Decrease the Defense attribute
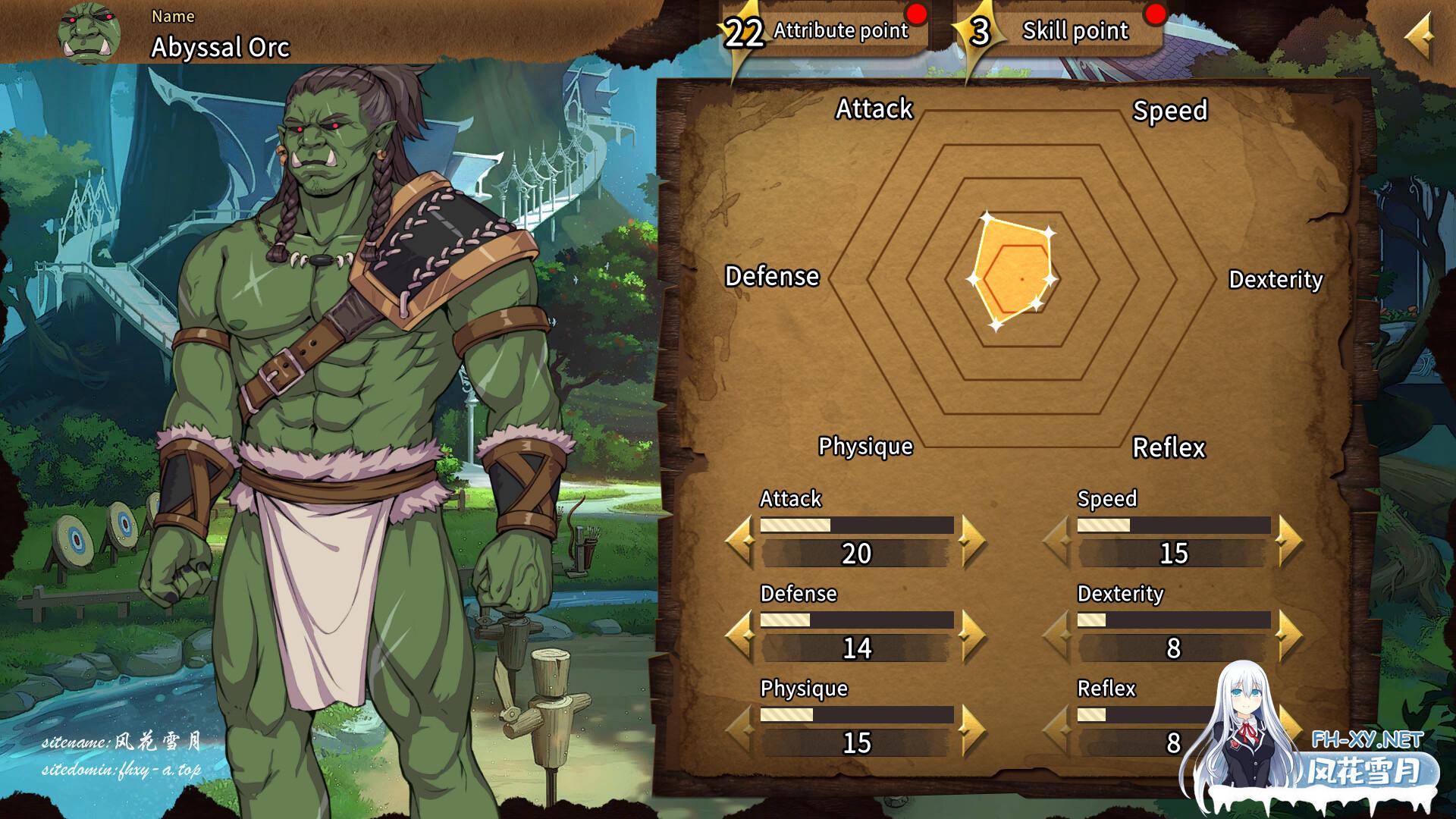Viewport: 1456px width, 819px height. coord(741,635)
